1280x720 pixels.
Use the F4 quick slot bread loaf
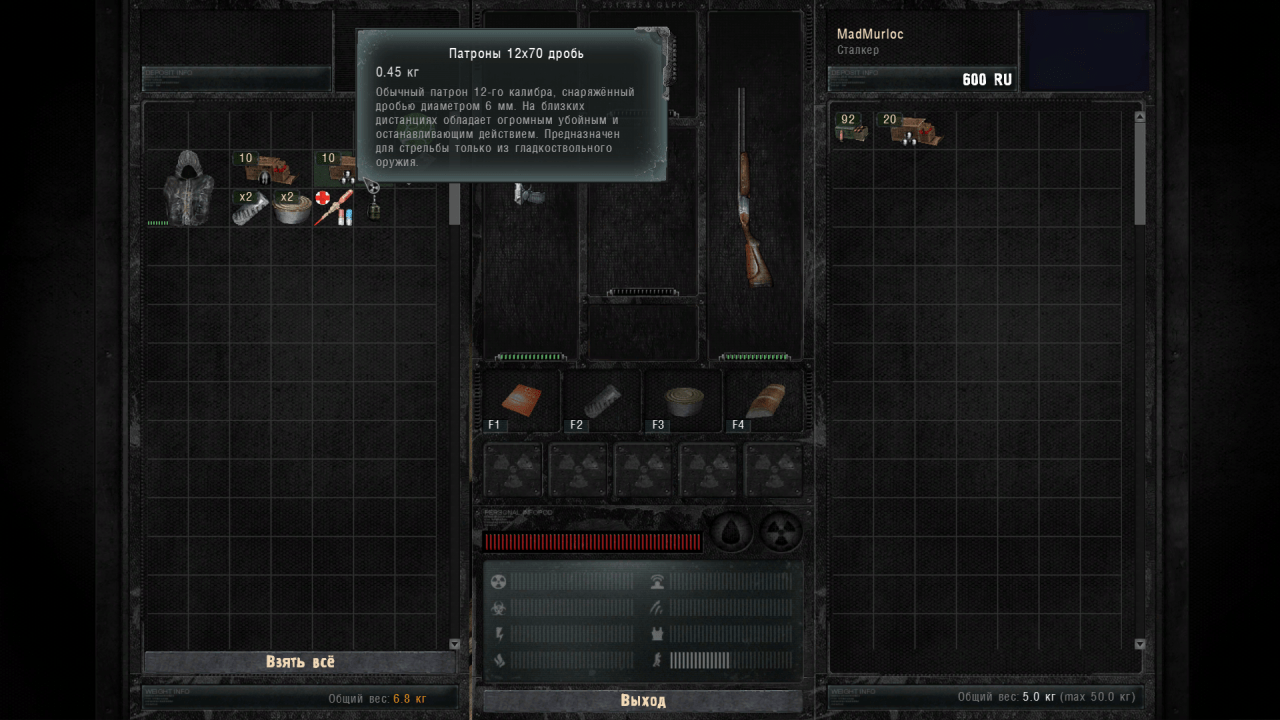764,400
